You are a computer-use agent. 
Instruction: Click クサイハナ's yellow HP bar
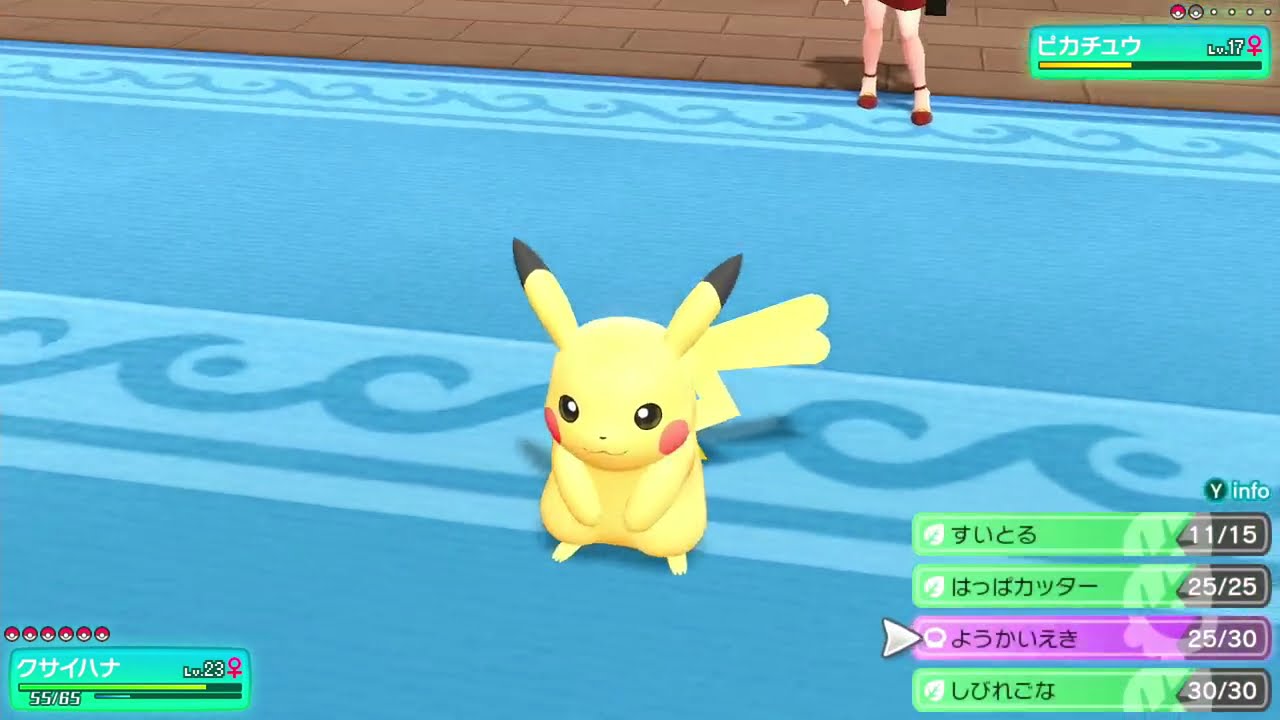point(112,686)
